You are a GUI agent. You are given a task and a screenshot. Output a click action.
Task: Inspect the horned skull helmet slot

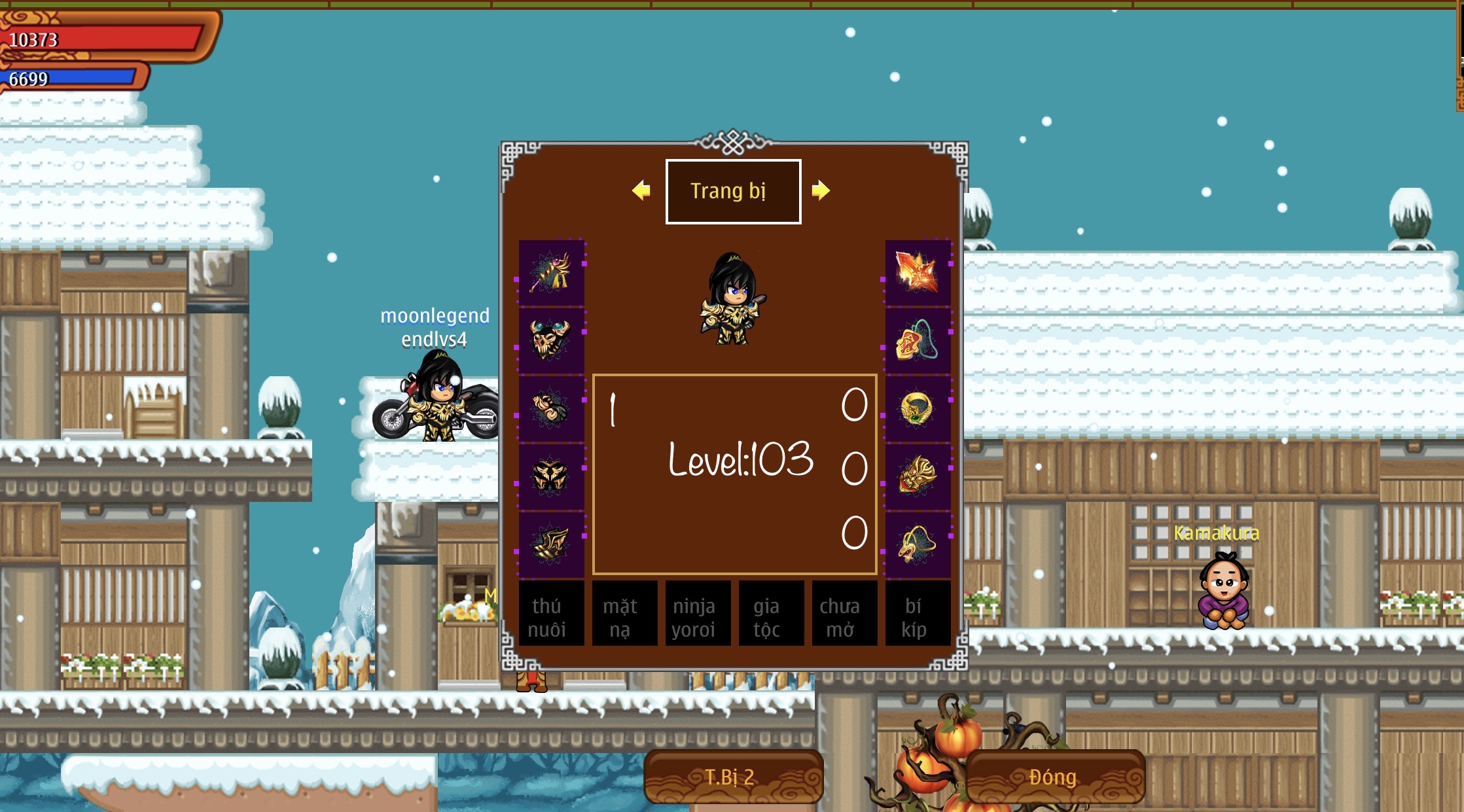coord(551,340)
